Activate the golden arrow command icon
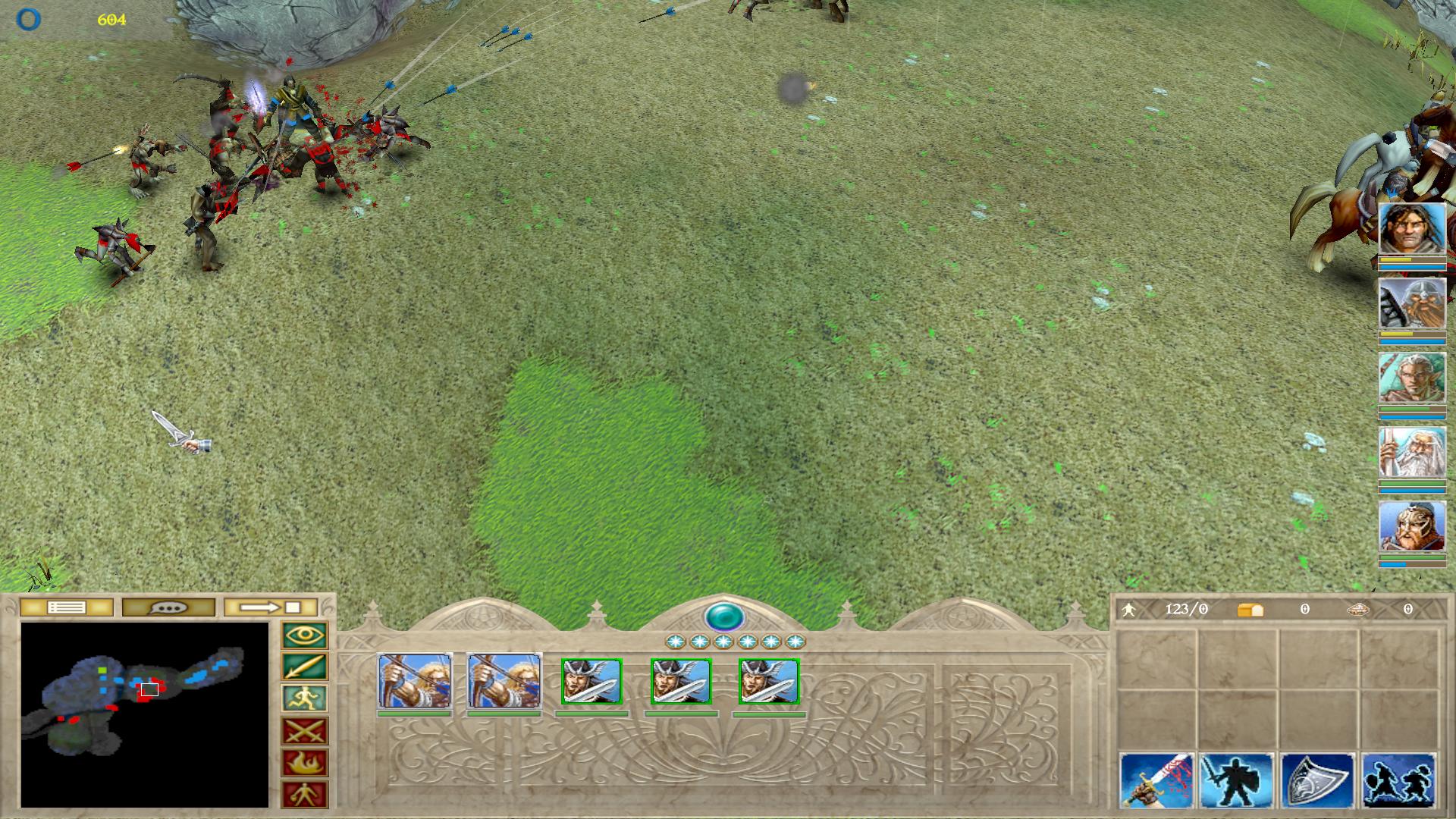1456x819 pixels. click(305, 667)
